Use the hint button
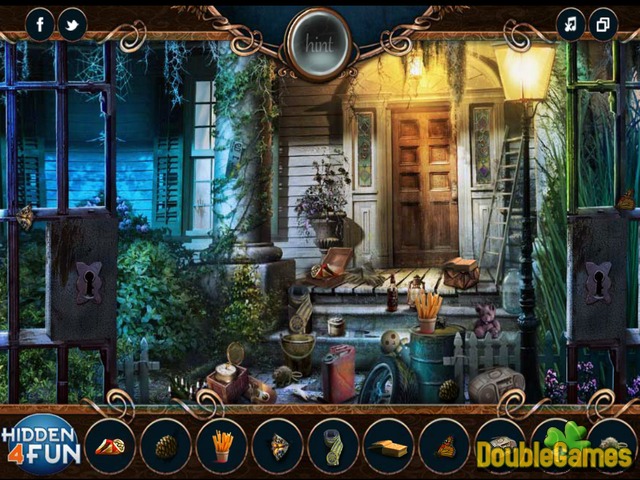Viewport: 640px width, 480px height. coord(318,44)
